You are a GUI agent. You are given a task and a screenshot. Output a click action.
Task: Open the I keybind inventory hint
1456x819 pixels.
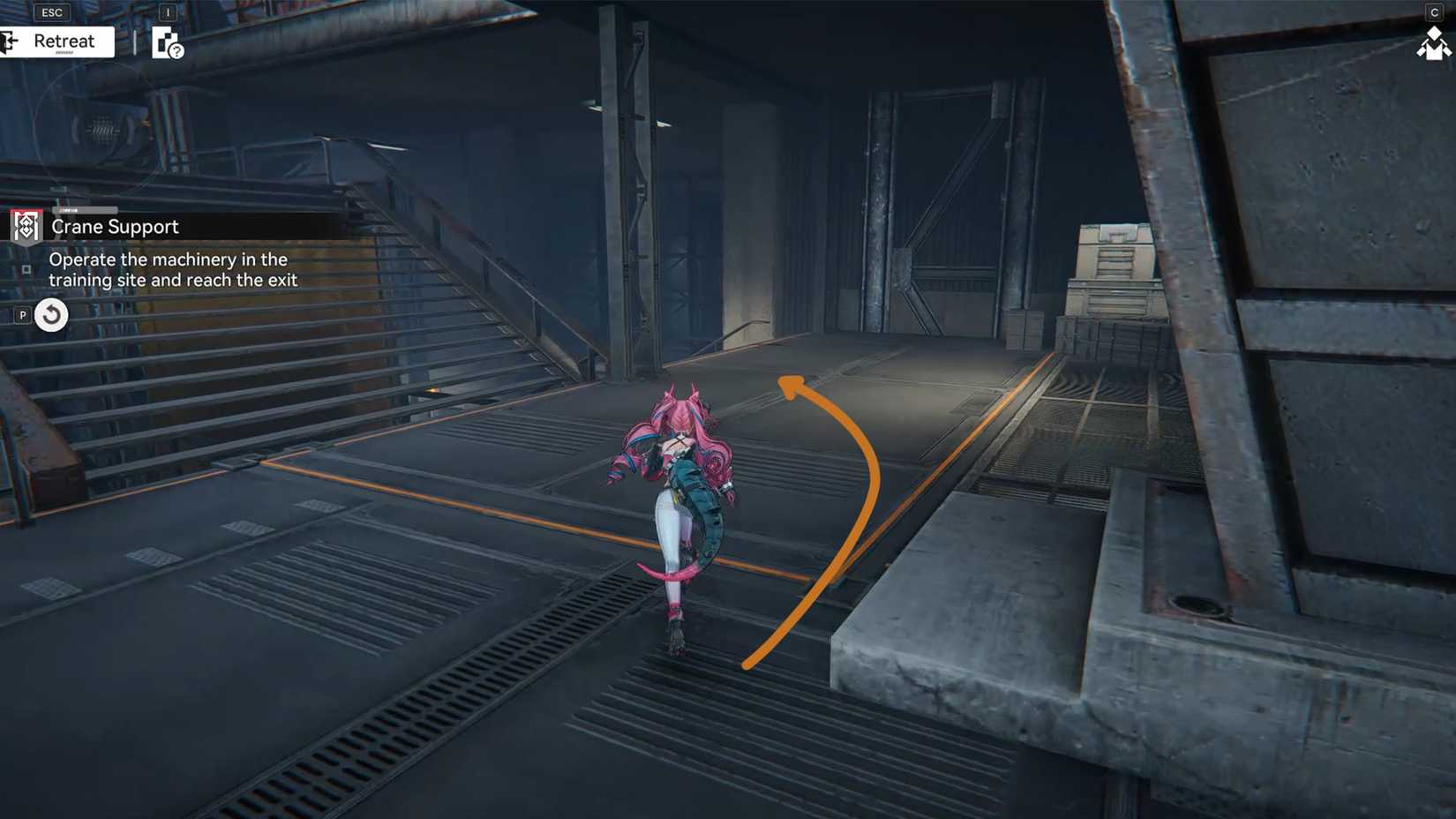coord(168,14)
